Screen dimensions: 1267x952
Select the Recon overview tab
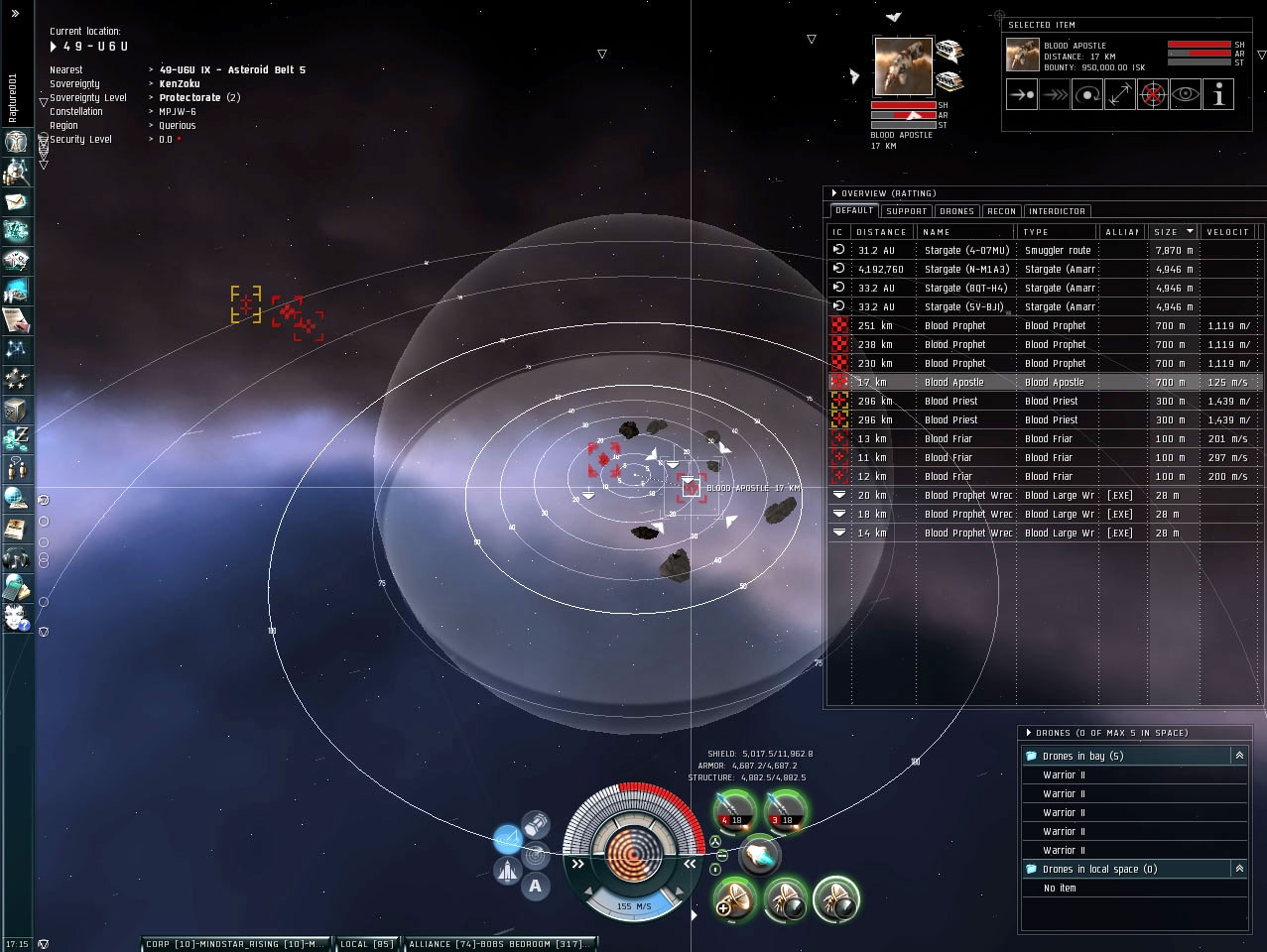(x=1001, y=211)
